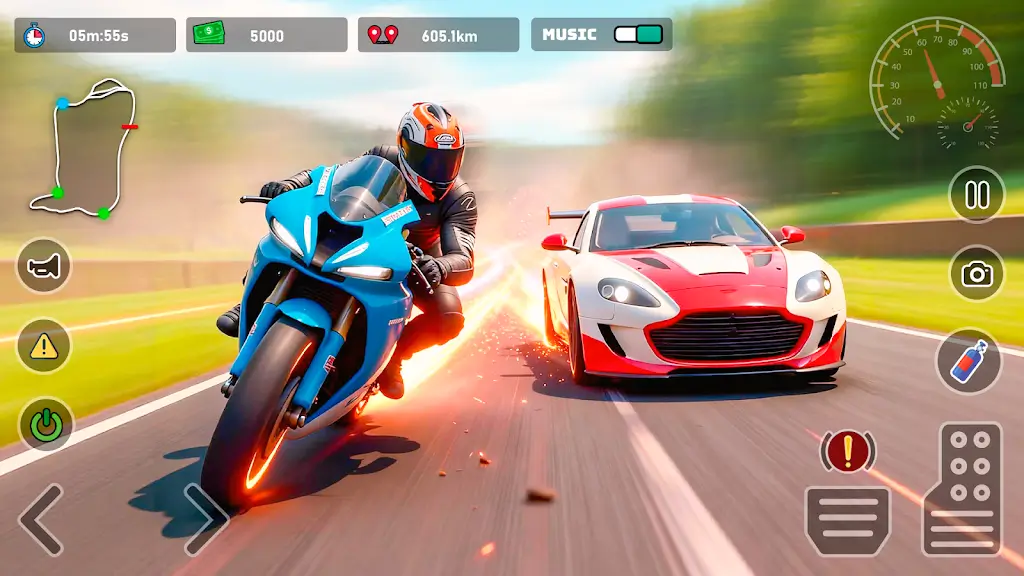
Task: Open the track minimap
Action: pyautogui.click(x=85, y=148)
